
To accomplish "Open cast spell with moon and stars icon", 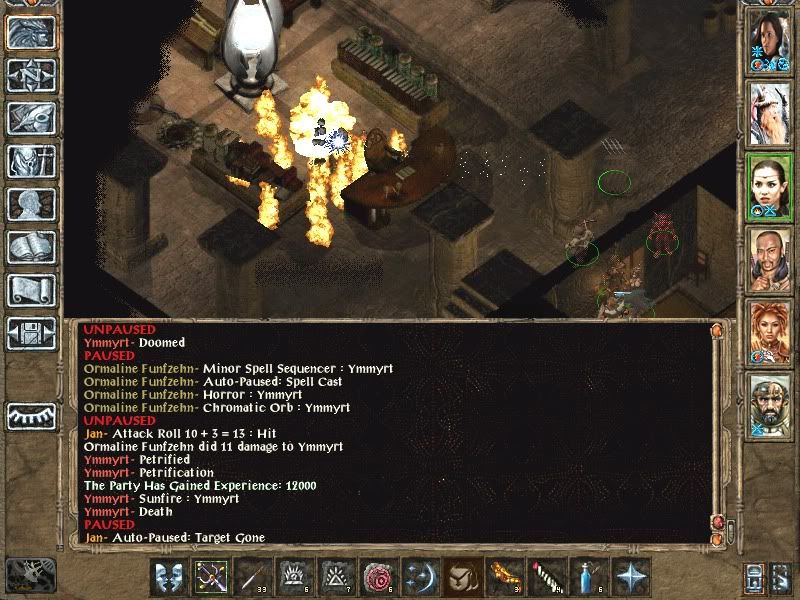I will 421,577.
